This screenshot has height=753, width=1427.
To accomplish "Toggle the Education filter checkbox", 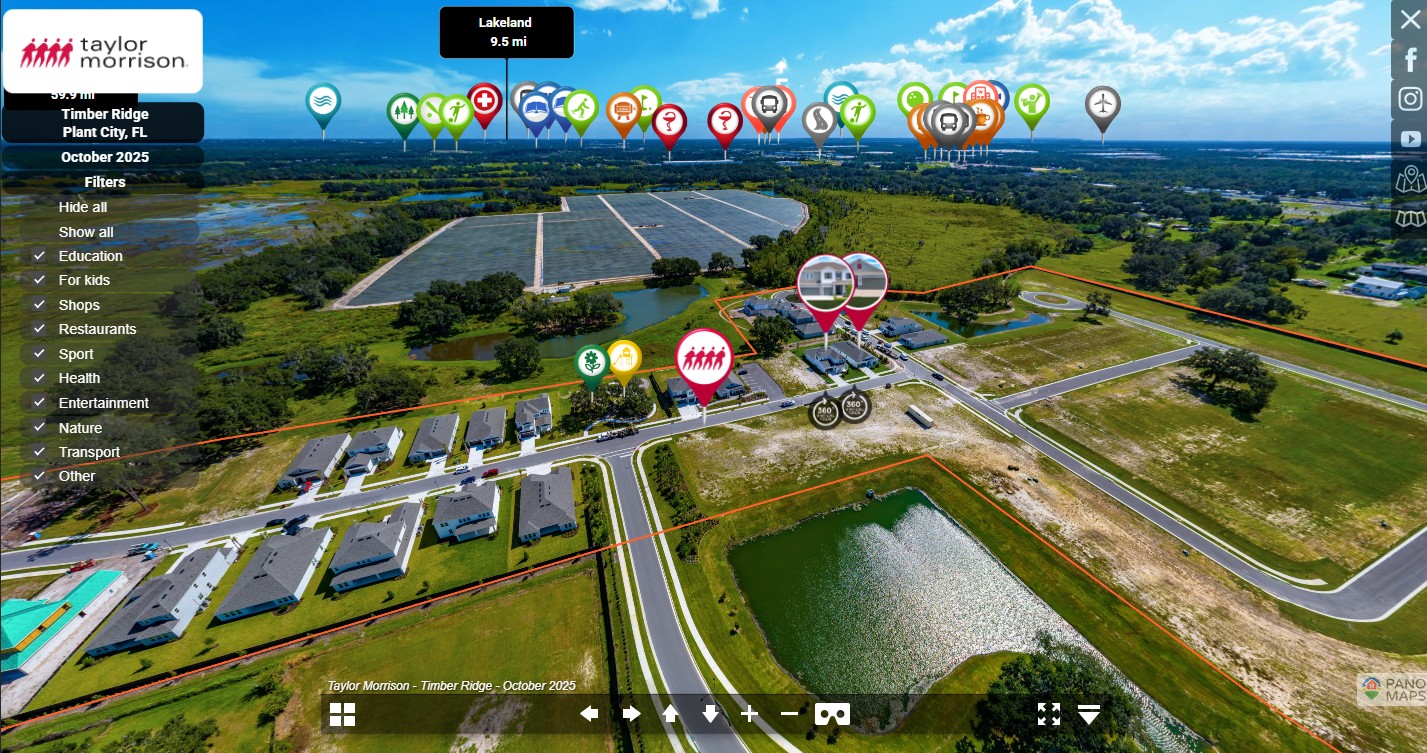I will point(40,256).
